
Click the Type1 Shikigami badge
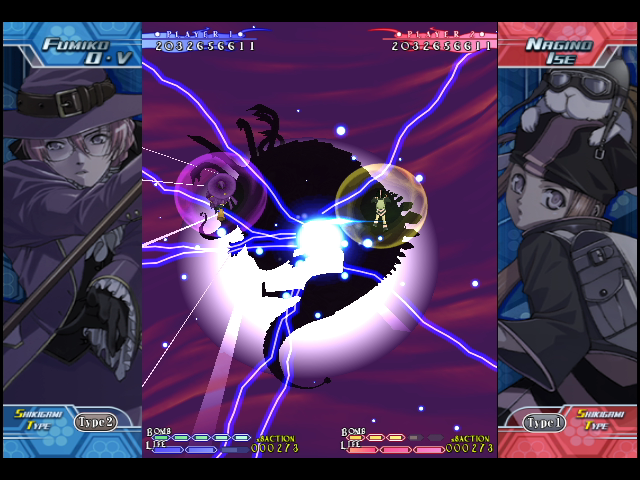pyautogui.click(x=544, y=422)
